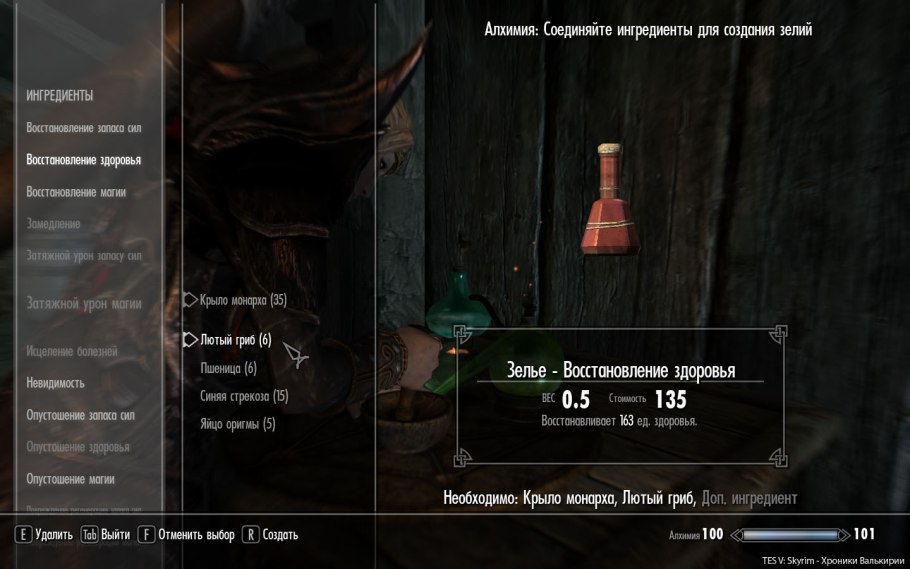Select the Опустошение магии effect

click(x=70, y=479)
